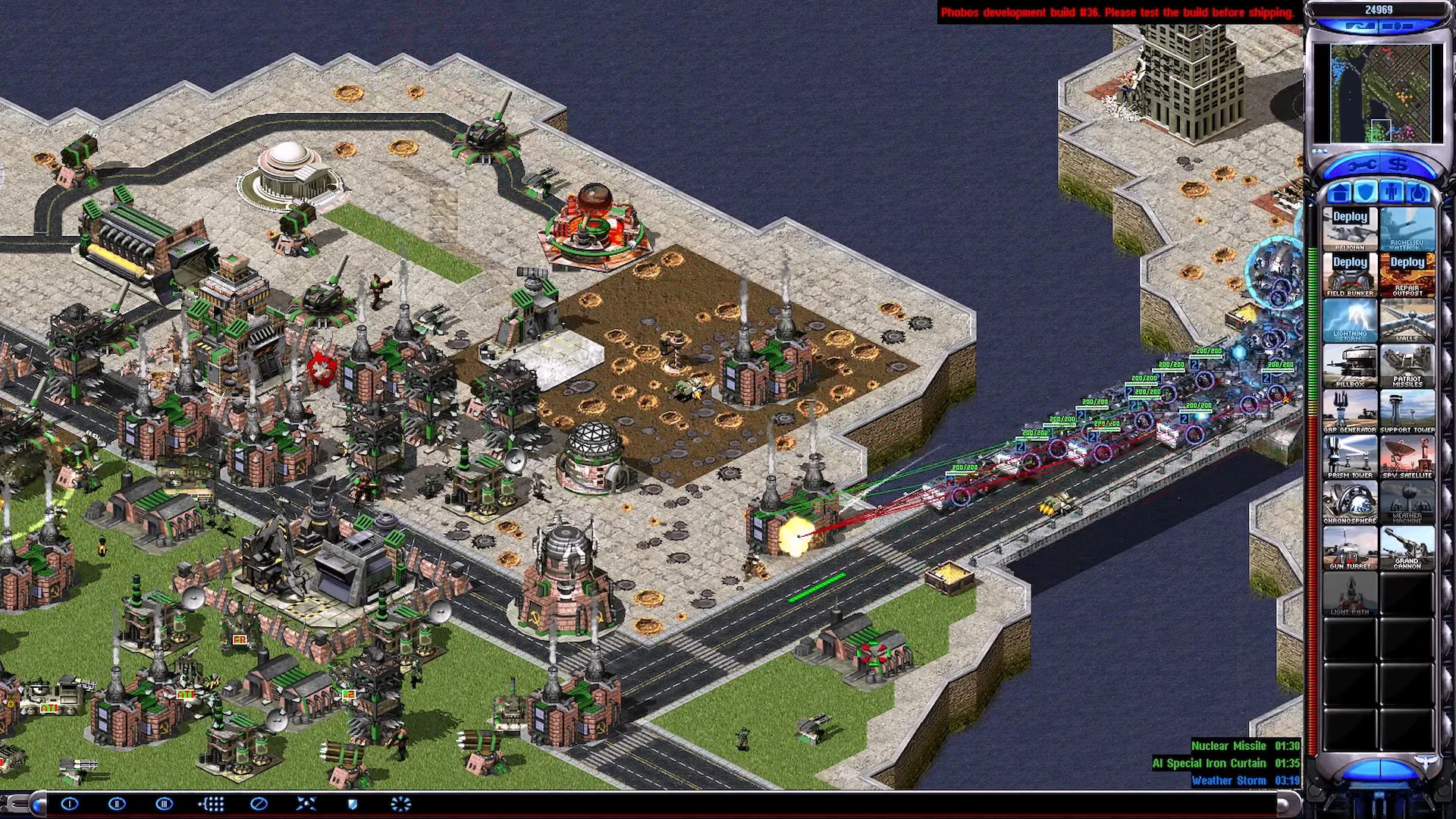
Task: Click the radar minimap
Action: pos(1379,93)
